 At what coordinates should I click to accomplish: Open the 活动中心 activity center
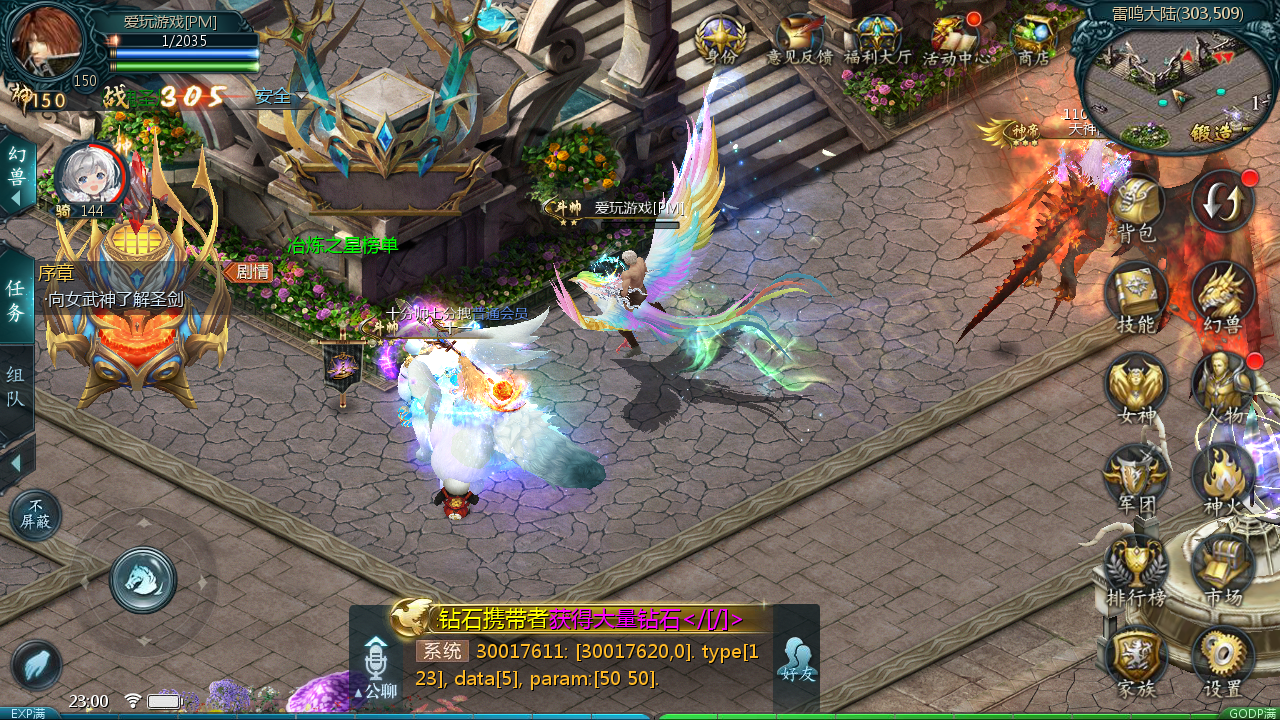point(956,40)
